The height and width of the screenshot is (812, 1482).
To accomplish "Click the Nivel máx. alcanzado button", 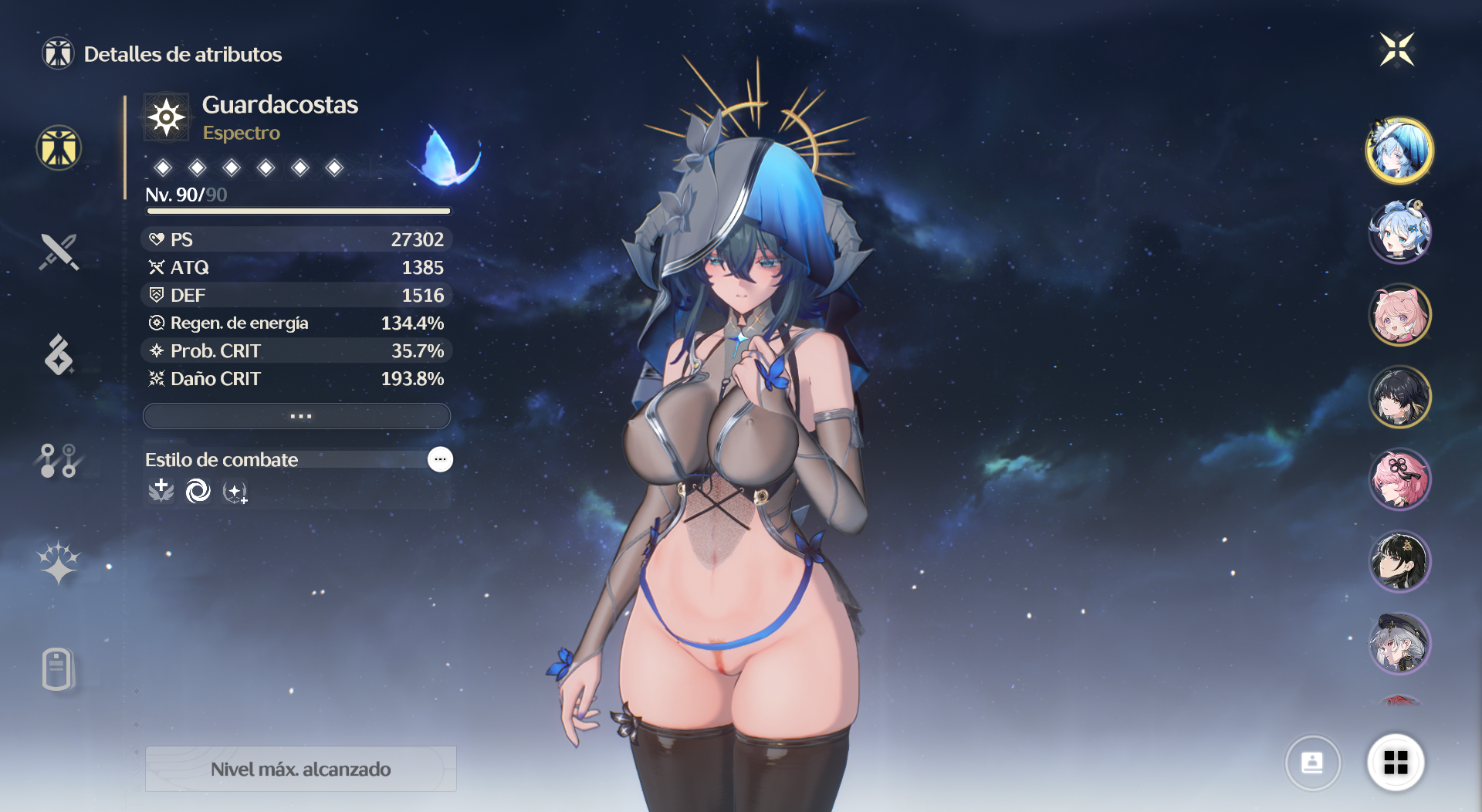I will 300,769.
